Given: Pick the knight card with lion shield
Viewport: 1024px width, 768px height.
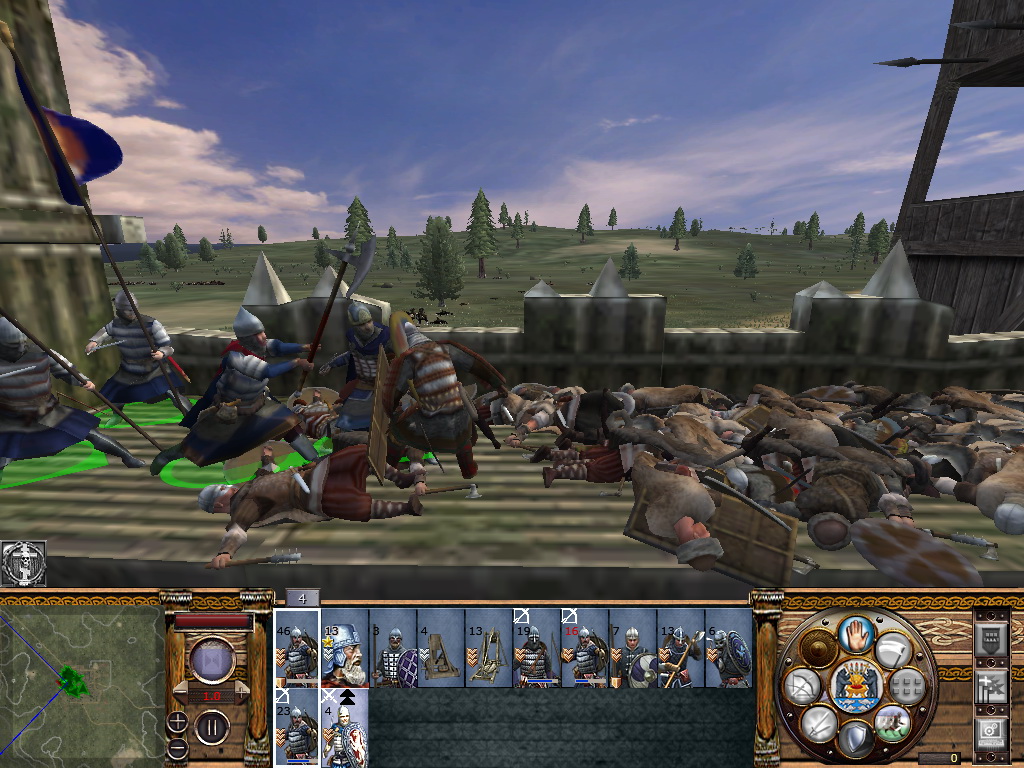Looking at the screenshot, I should click(x=344, y=727).
